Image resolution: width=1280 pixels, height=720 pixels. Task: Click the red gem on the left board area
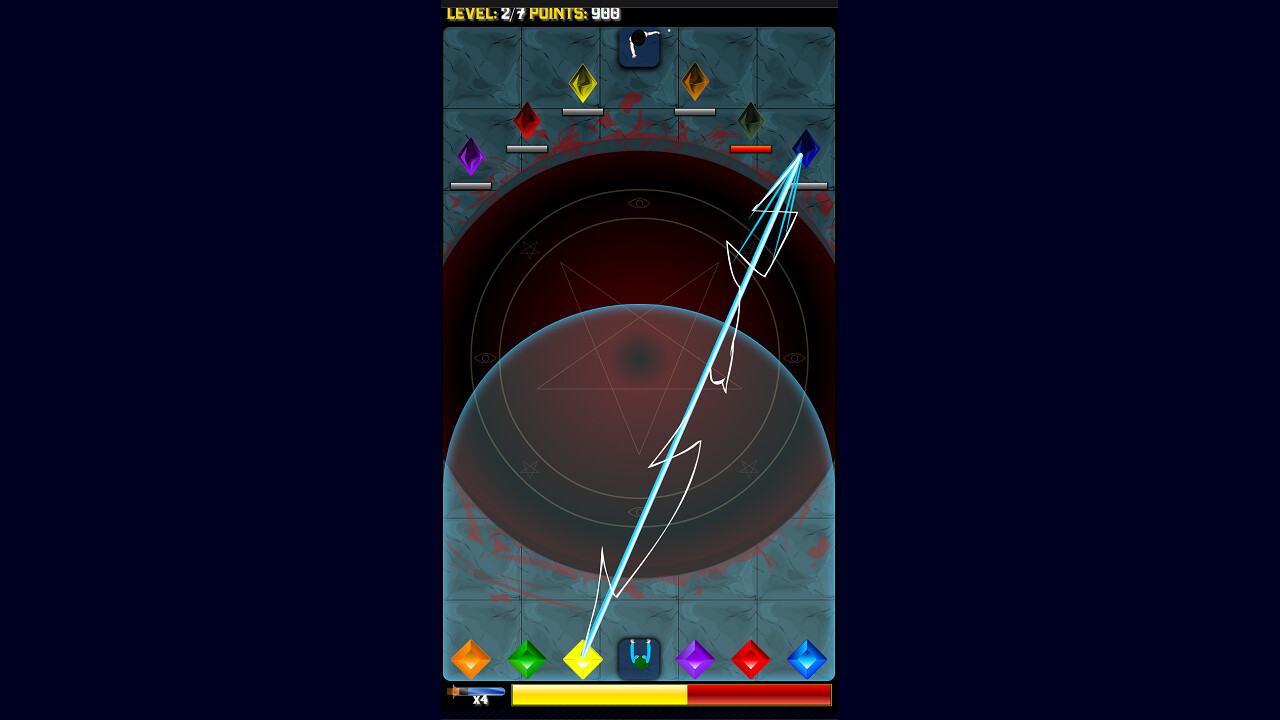coord(527,119)
